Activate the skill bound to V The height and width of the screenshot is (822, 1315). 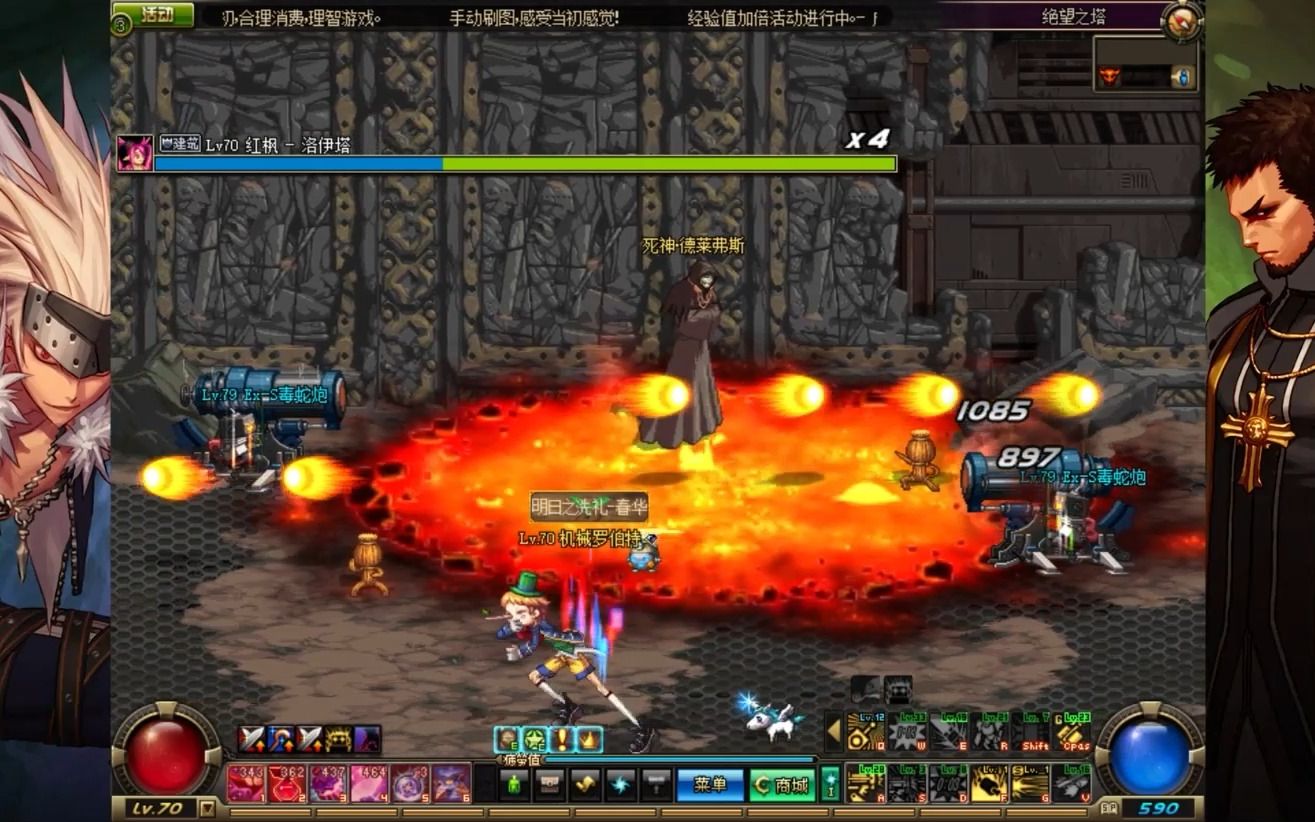[x=1071, y=783]
